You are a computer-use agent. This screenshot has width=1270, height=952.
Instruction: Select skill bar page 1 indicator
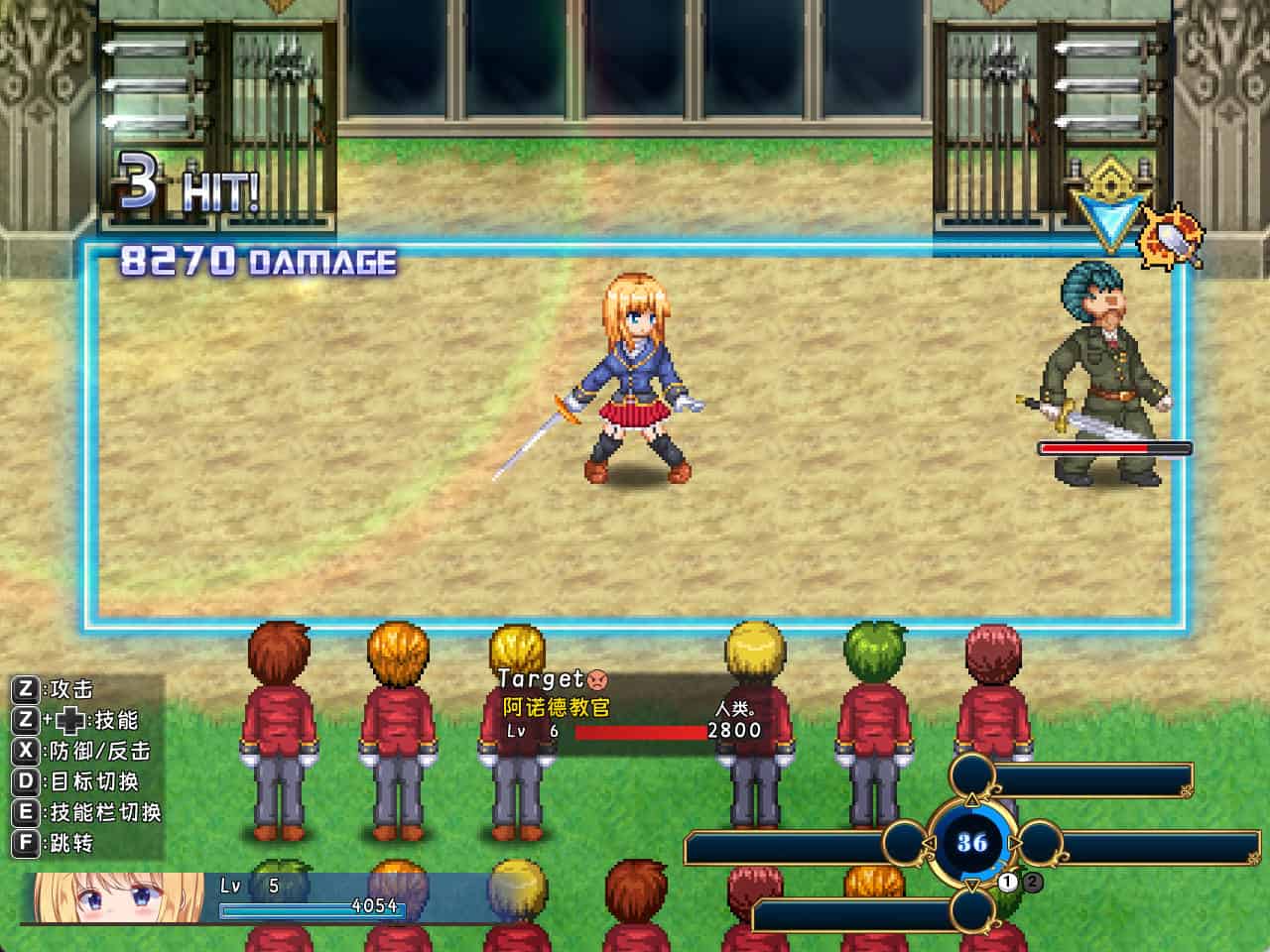click(1008, 882)
